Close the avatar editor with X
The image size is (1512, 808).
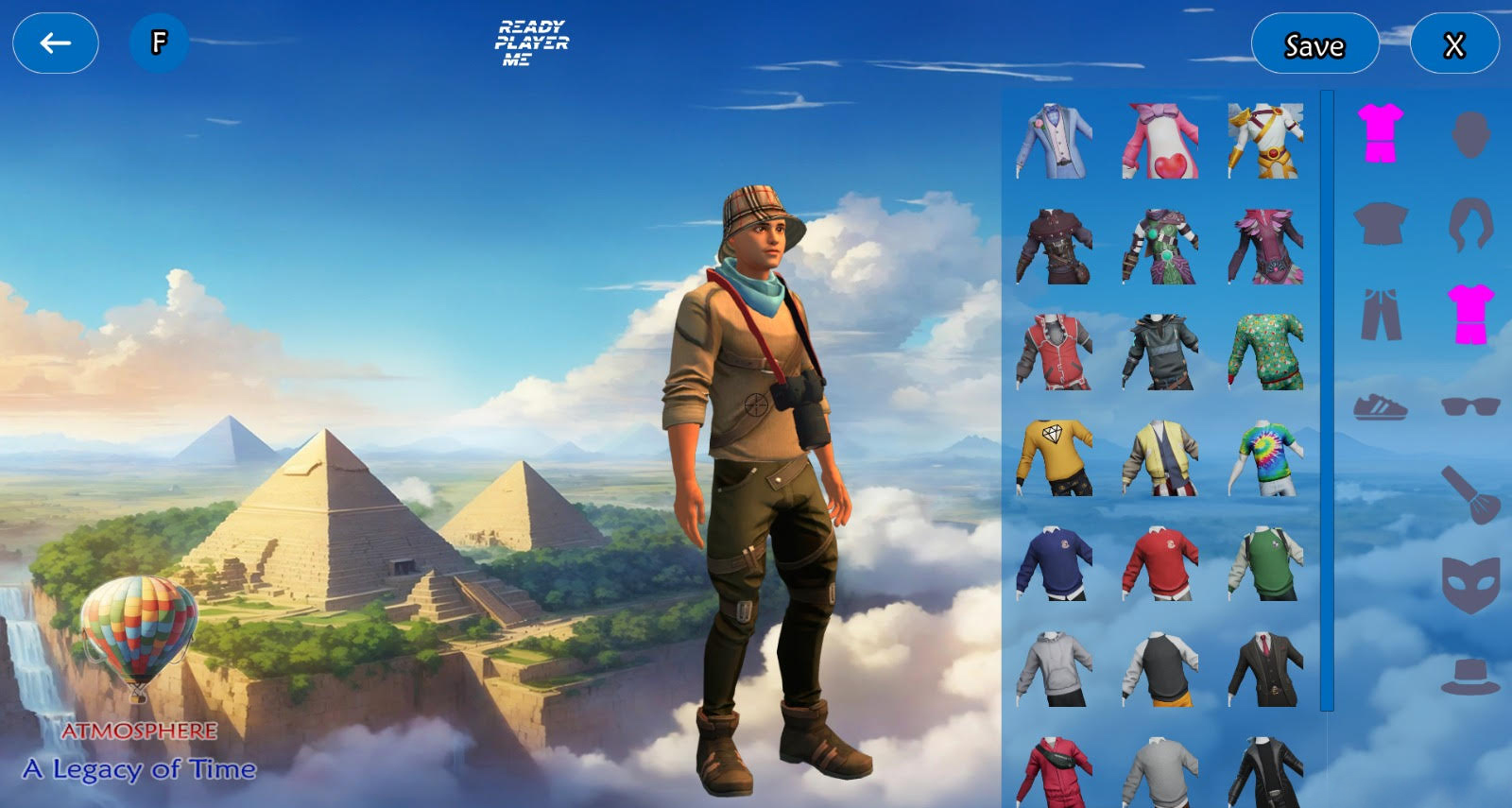[1453, 44]
